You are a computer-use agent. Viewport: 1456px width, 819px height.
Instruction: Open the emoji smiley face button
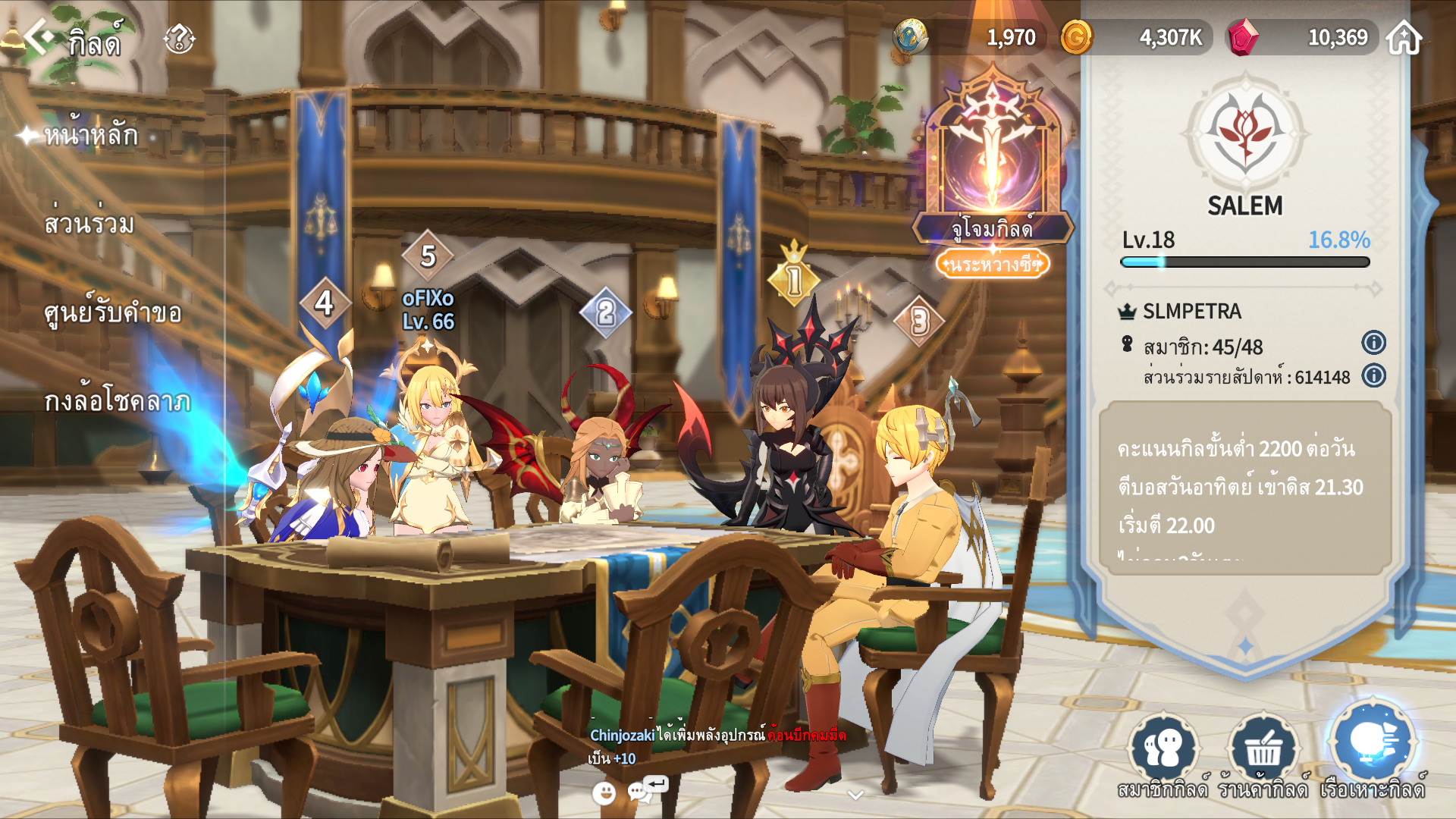click(604, 793)
